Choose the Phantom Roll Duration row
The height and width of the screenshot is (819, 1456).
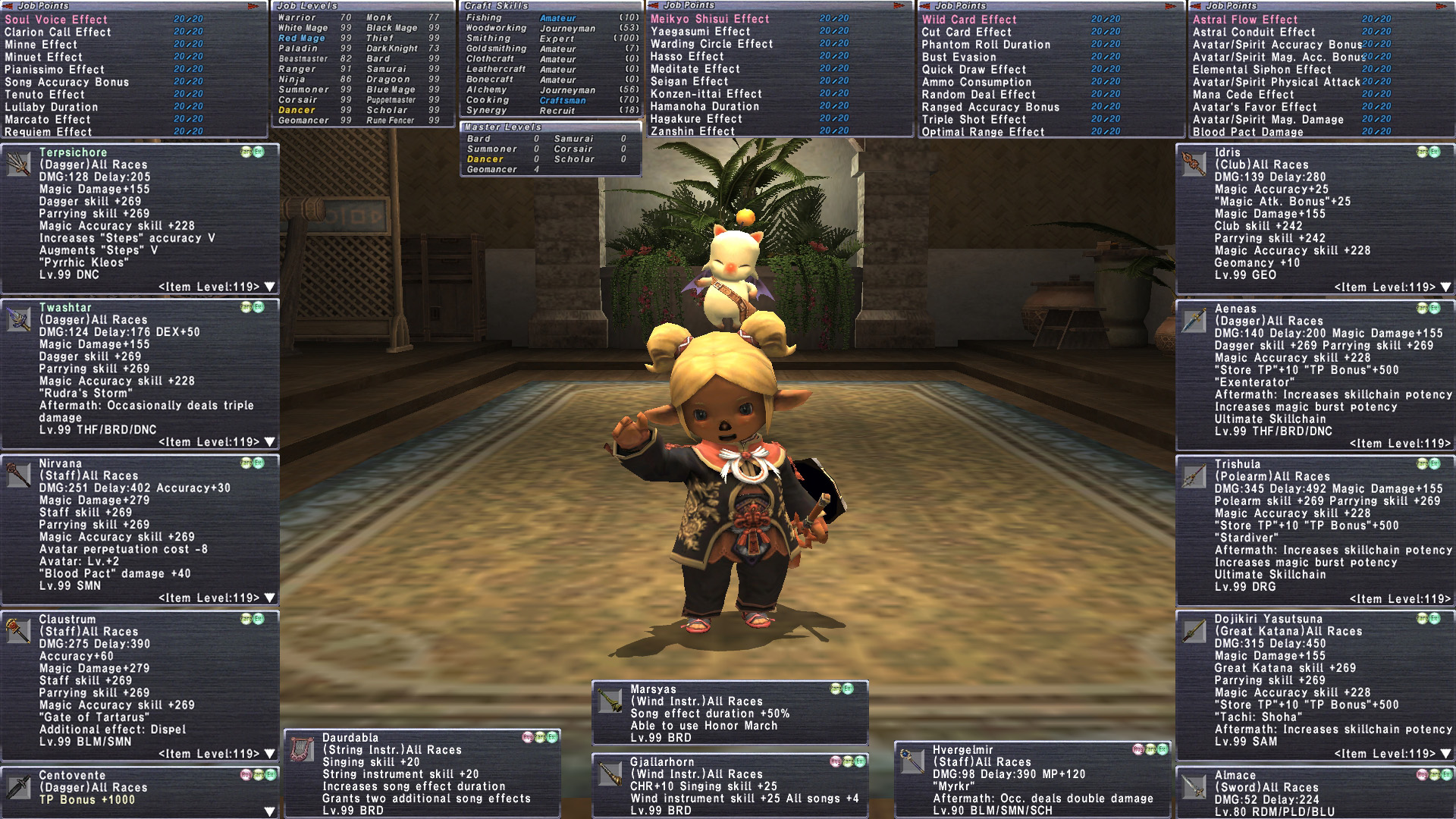[x=986, y=45]
